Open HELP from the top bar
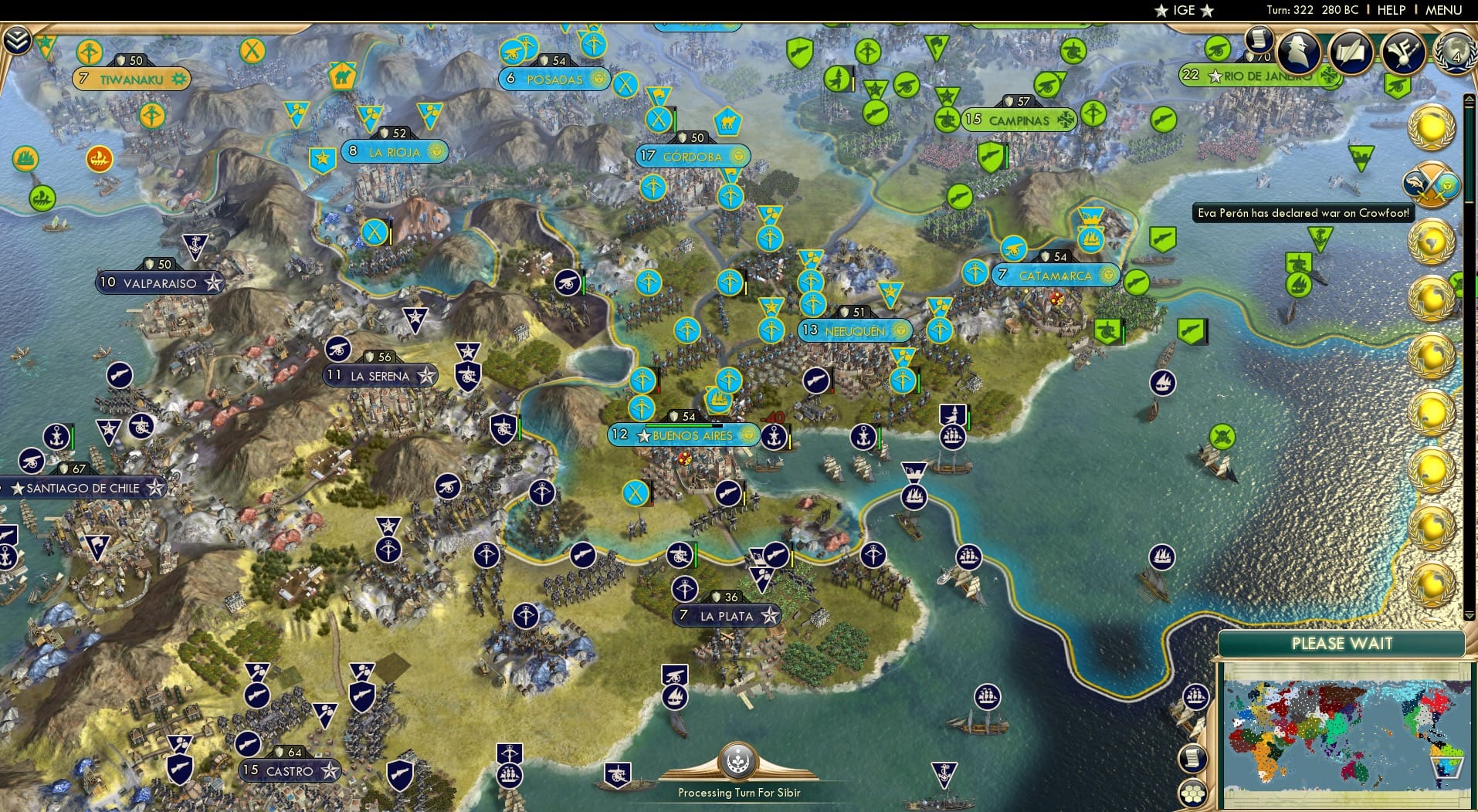Image resolution: width=1478 pixels, height=812 pixels. point(1391,10)
